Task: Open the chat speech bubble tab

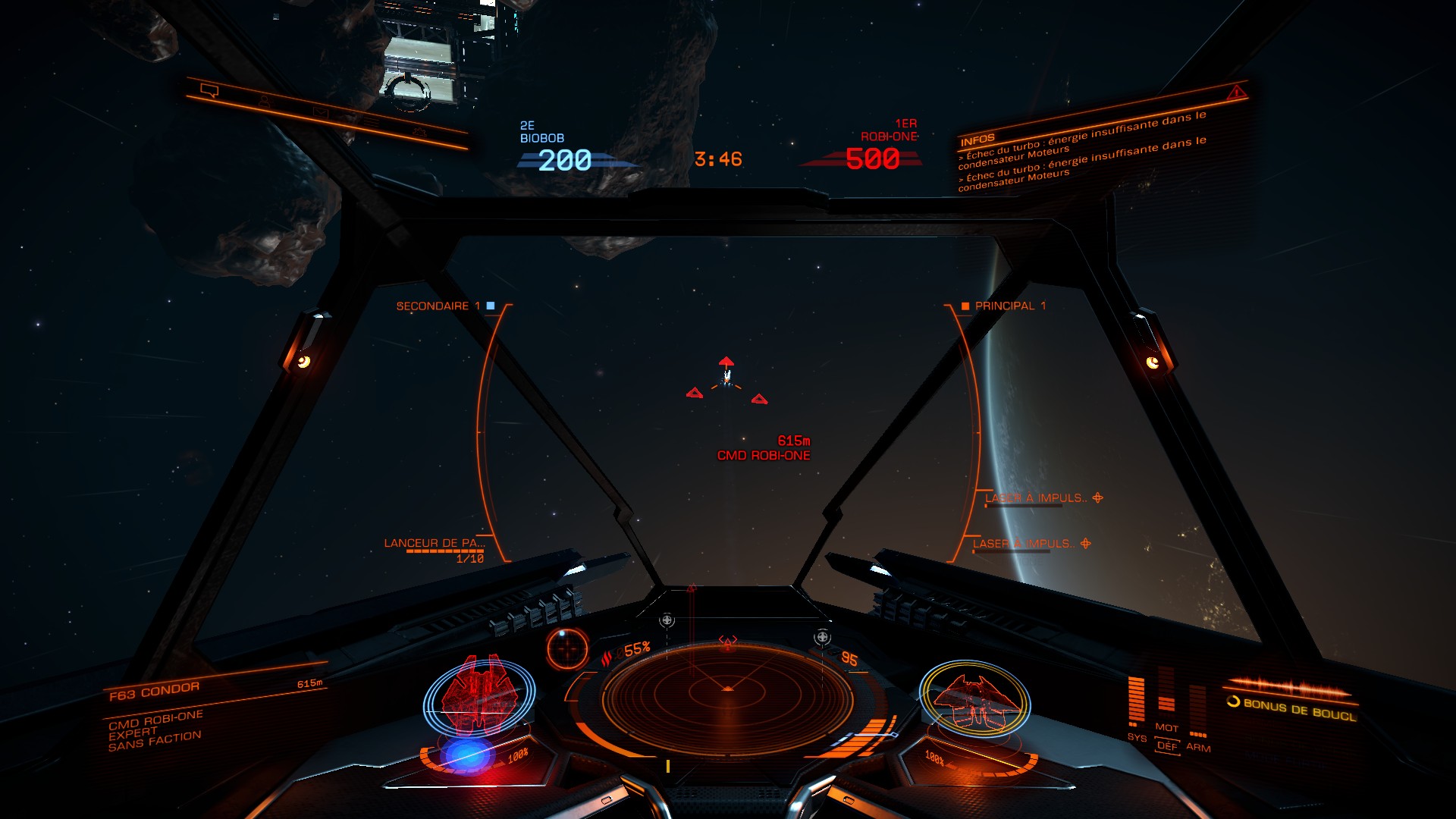Action: click(x=209, y=91)
